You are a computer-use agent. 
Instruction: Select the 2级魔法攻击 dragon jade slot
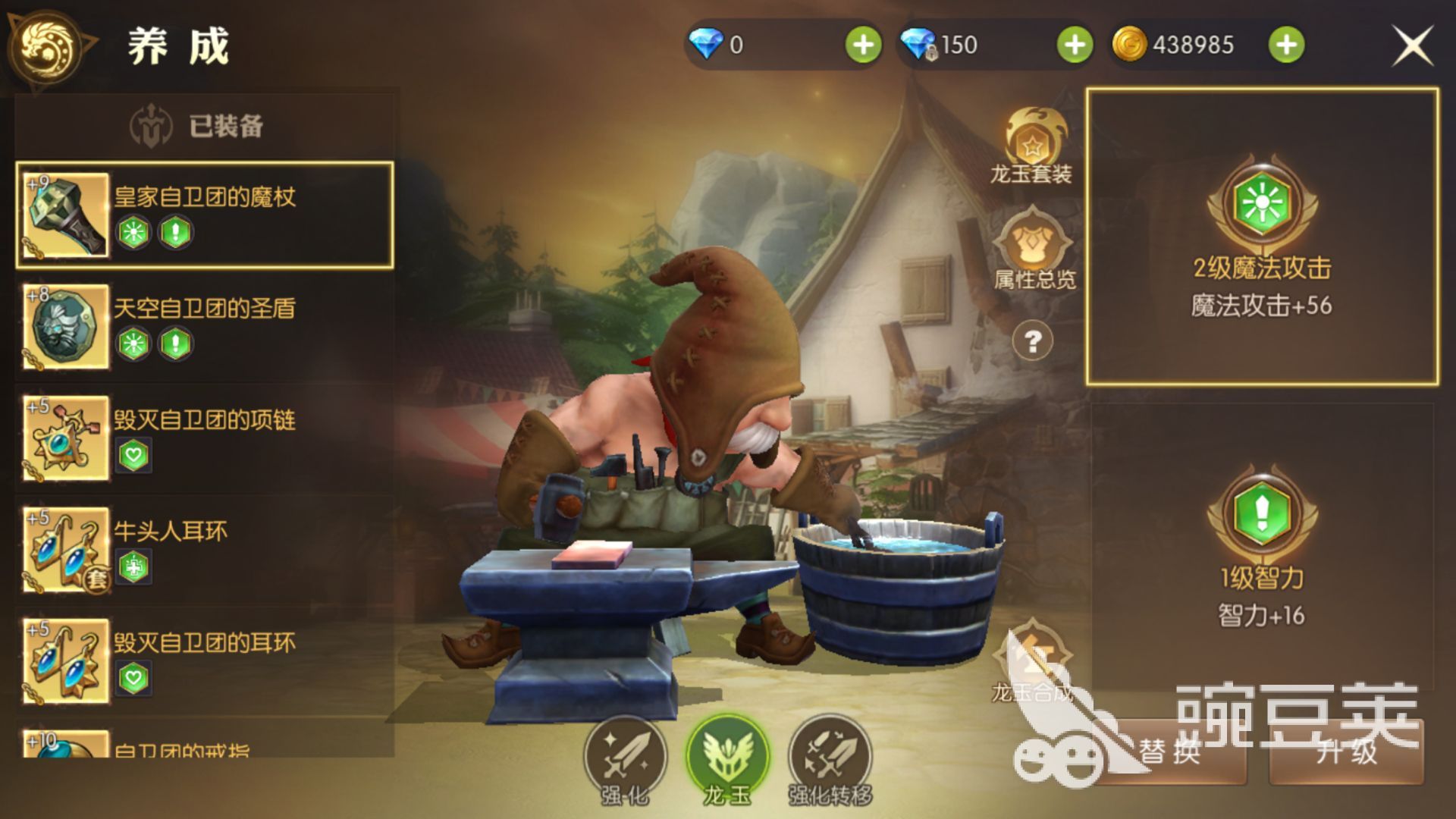[1262, 236]
